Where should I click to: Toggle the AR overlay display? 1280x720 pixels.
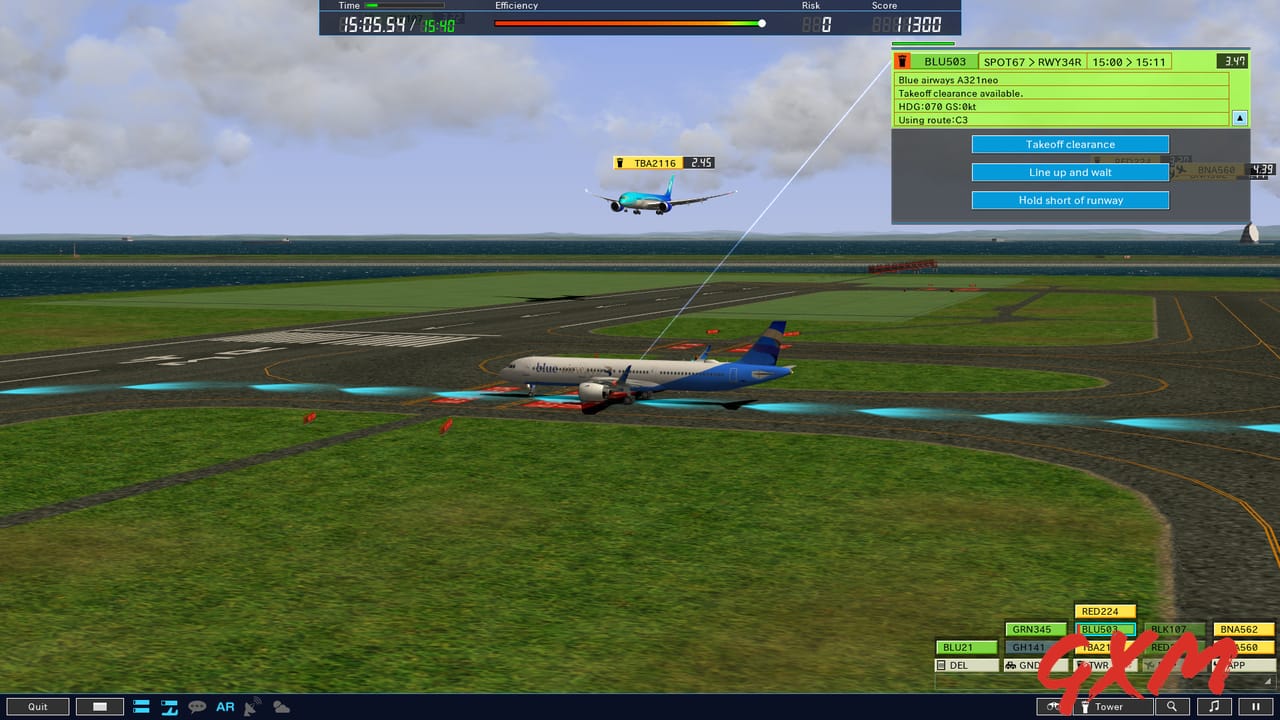click(225, 707)
